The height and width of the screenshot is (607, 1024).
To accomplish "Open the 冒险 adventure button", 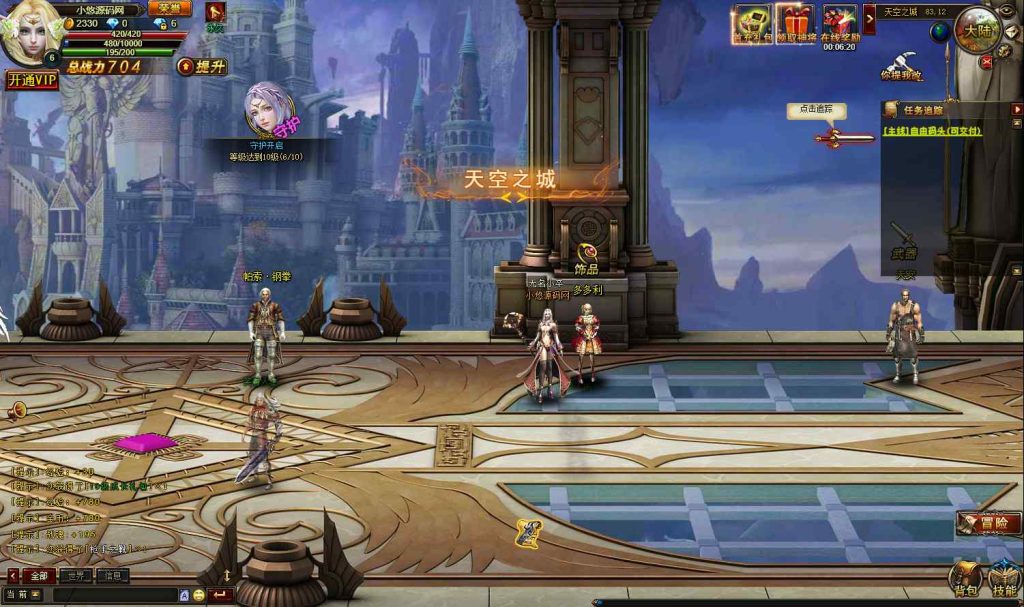I will point(988,522).
